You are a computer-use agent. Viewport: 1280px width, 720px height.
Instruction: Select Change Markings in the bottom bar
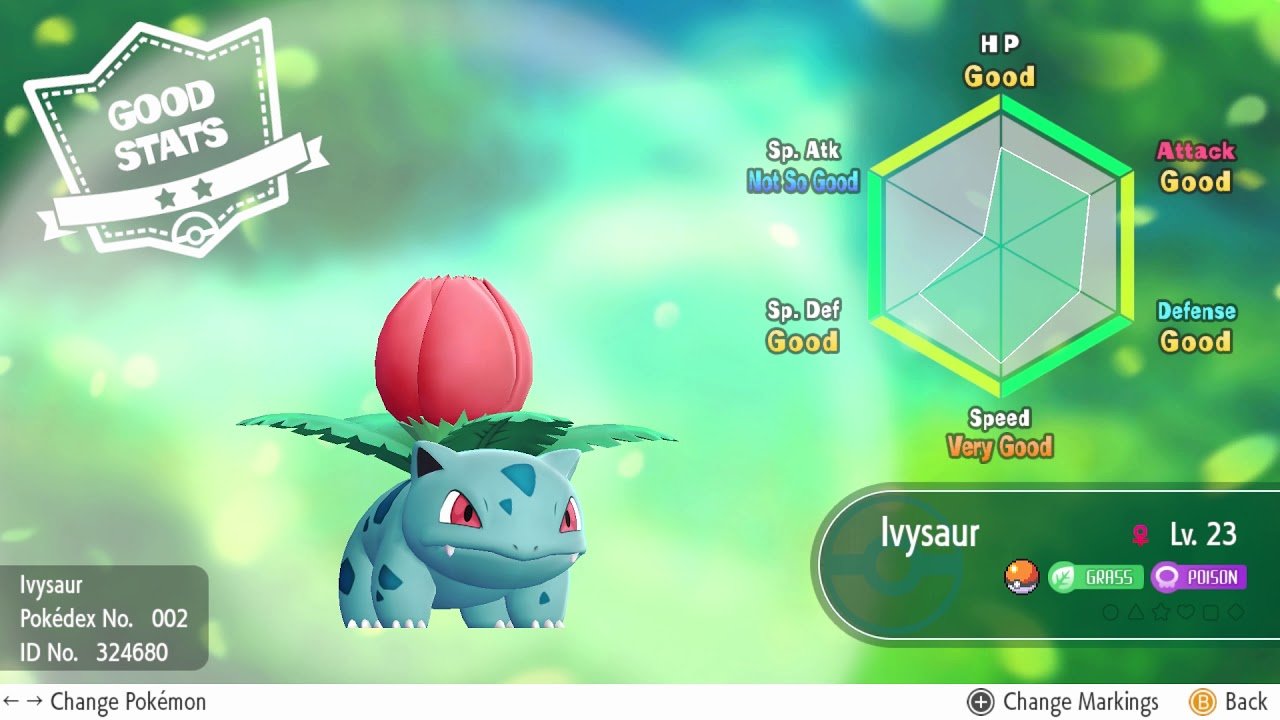click(x=1083, y=701)
